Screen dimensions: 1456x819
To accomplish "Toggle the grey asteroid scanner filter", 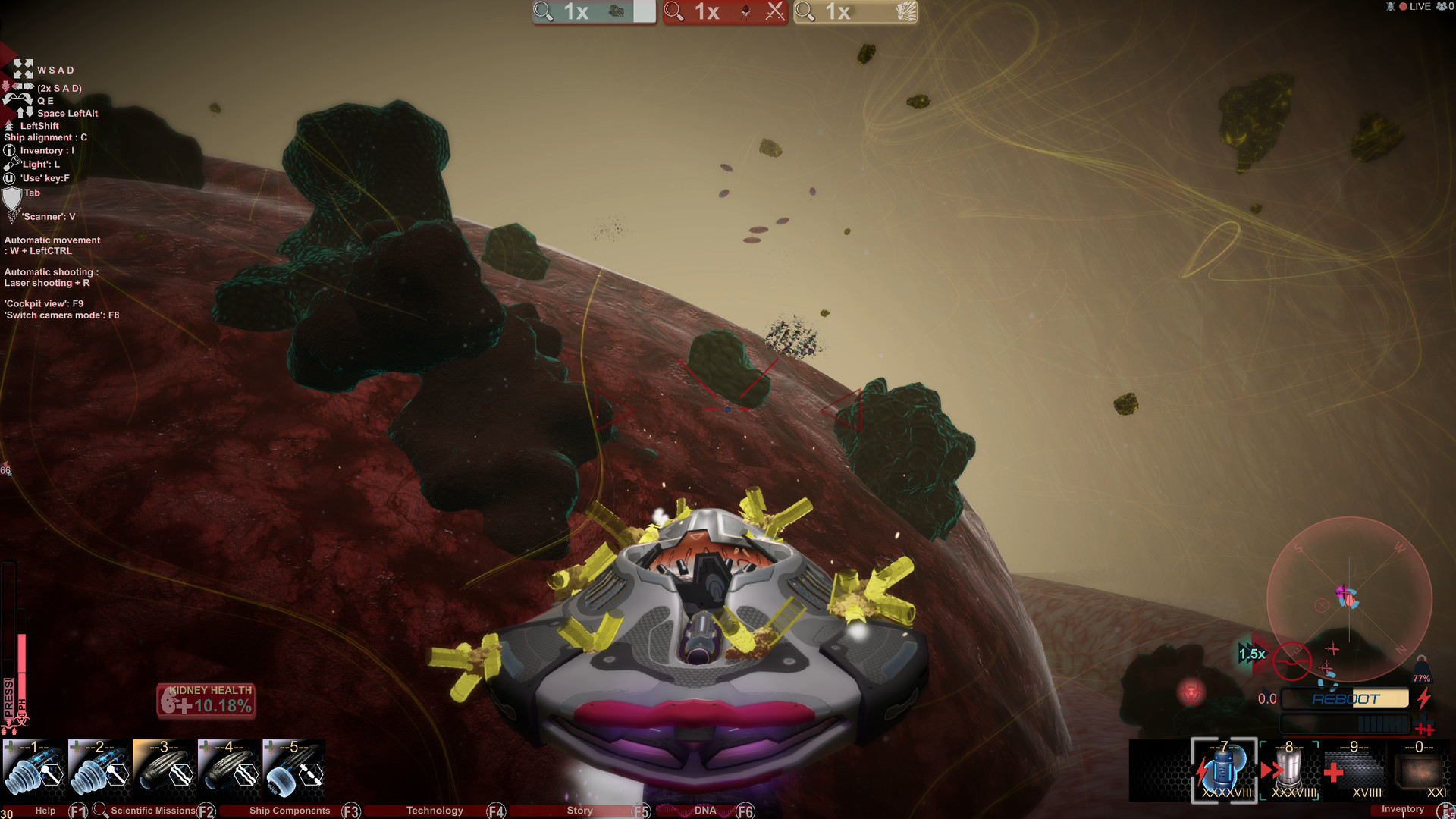I will [x=594, y=12].
